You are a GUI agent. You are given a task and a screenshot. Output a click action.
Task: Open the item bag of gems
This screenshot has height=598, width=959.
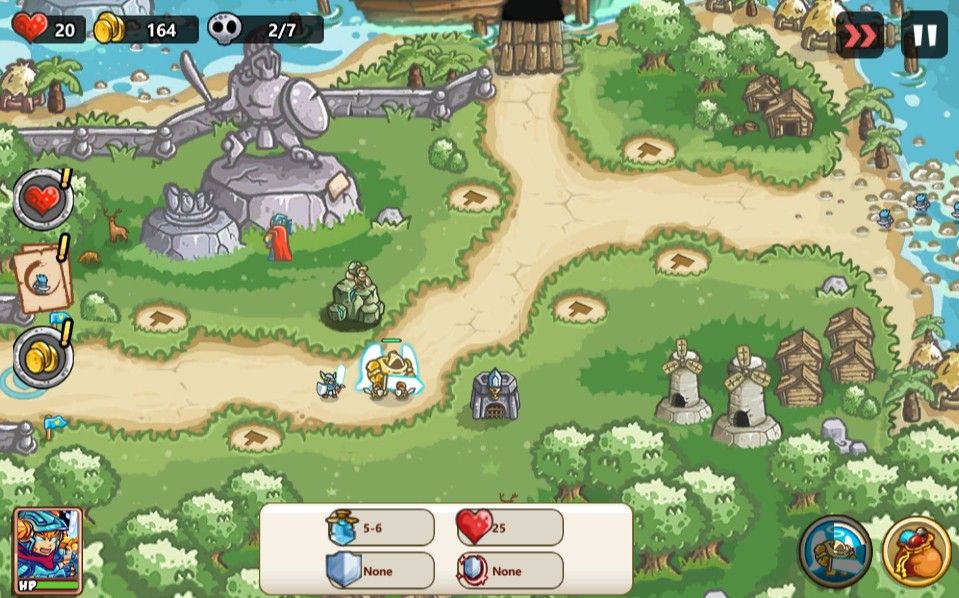tap(916, 551)
